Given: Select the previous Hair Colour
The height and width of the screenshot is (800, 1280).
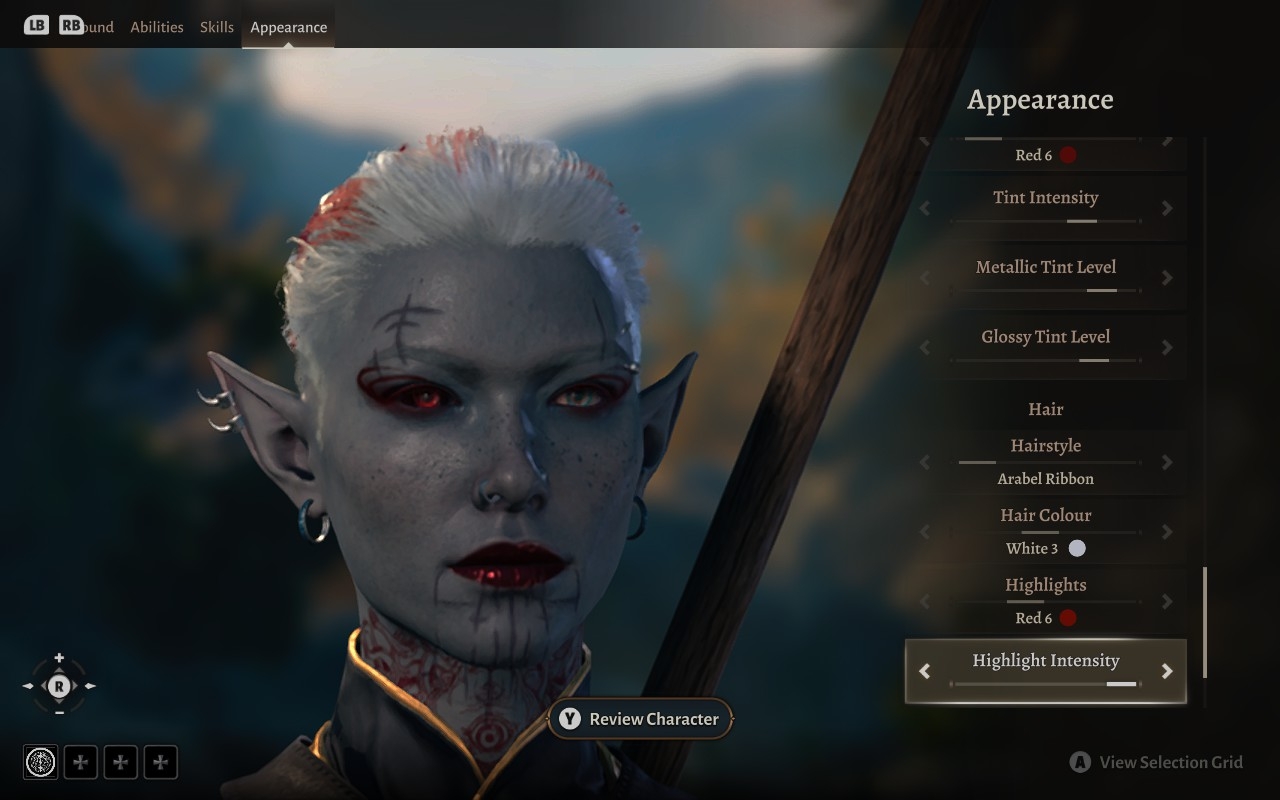Looking at the screenshot, I should (x=925, y=532).
